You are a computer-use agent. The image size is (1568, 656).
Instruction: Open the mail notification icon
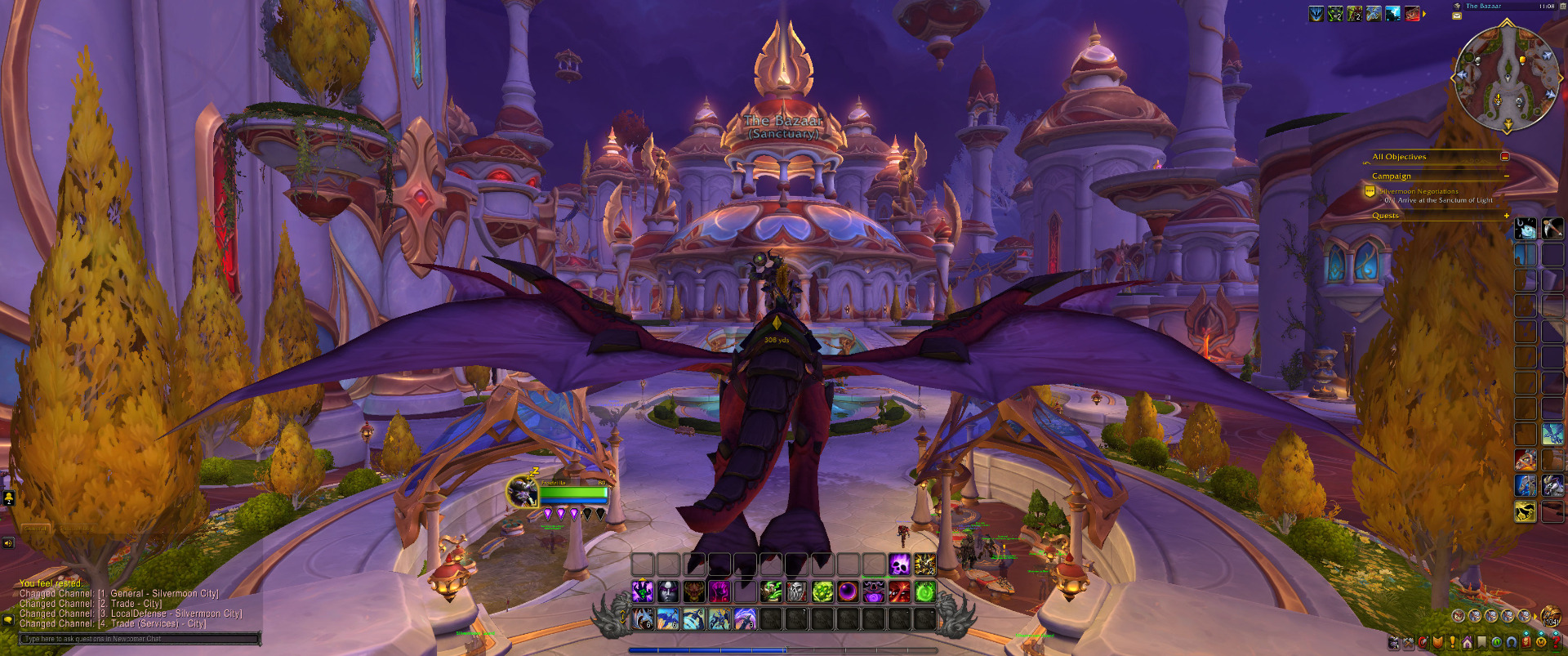(x=1457, y=16)
